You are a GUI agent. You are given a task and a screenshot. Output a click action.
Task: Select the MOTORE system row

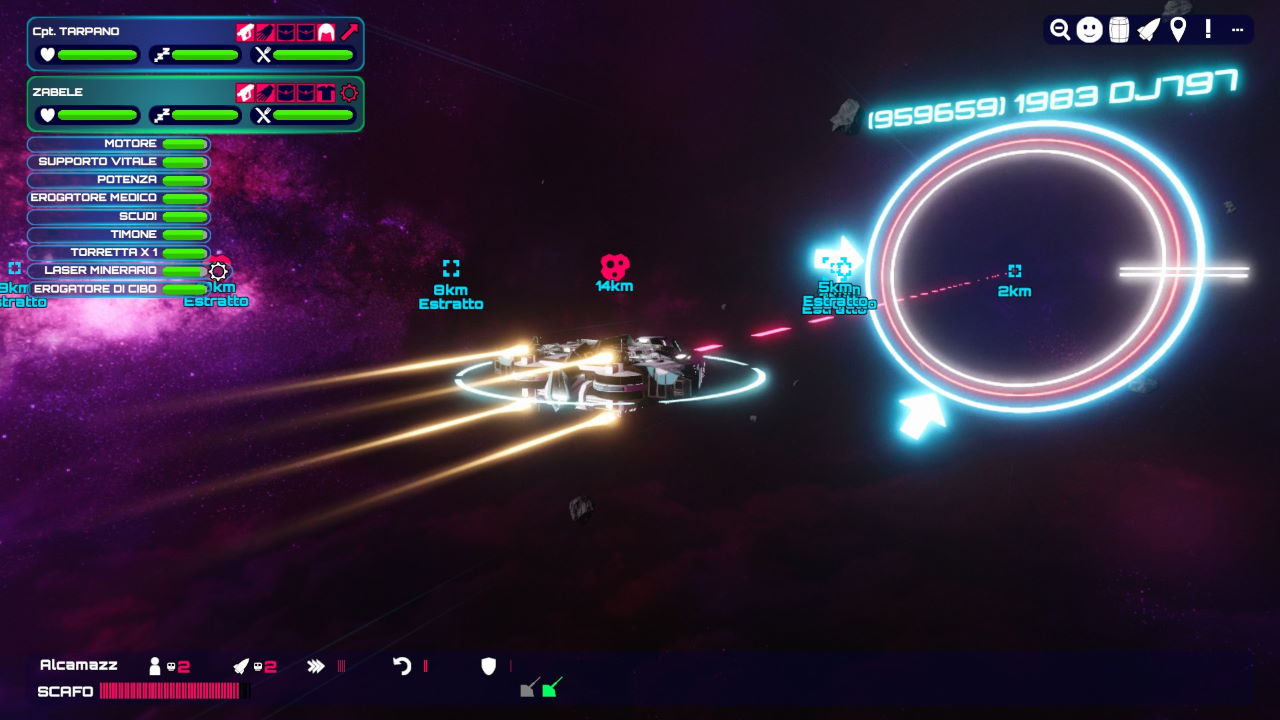119,144
